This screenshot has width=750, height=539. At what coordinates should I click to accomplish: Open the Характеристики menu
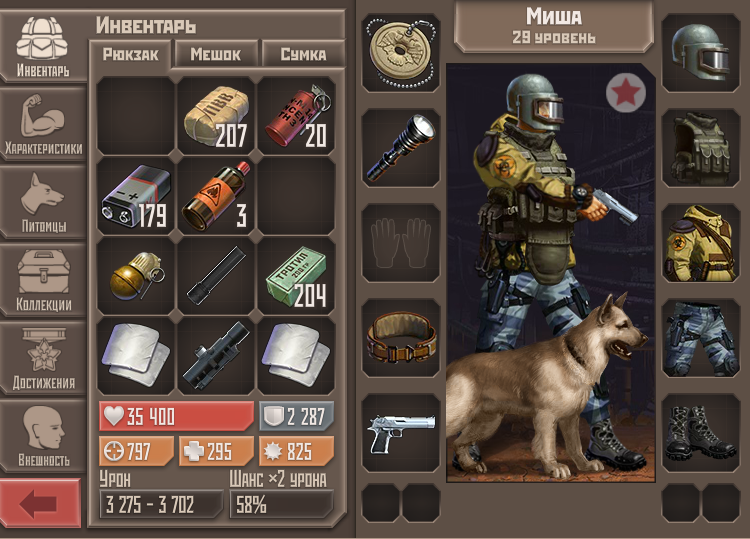click(x=44, y=123)
